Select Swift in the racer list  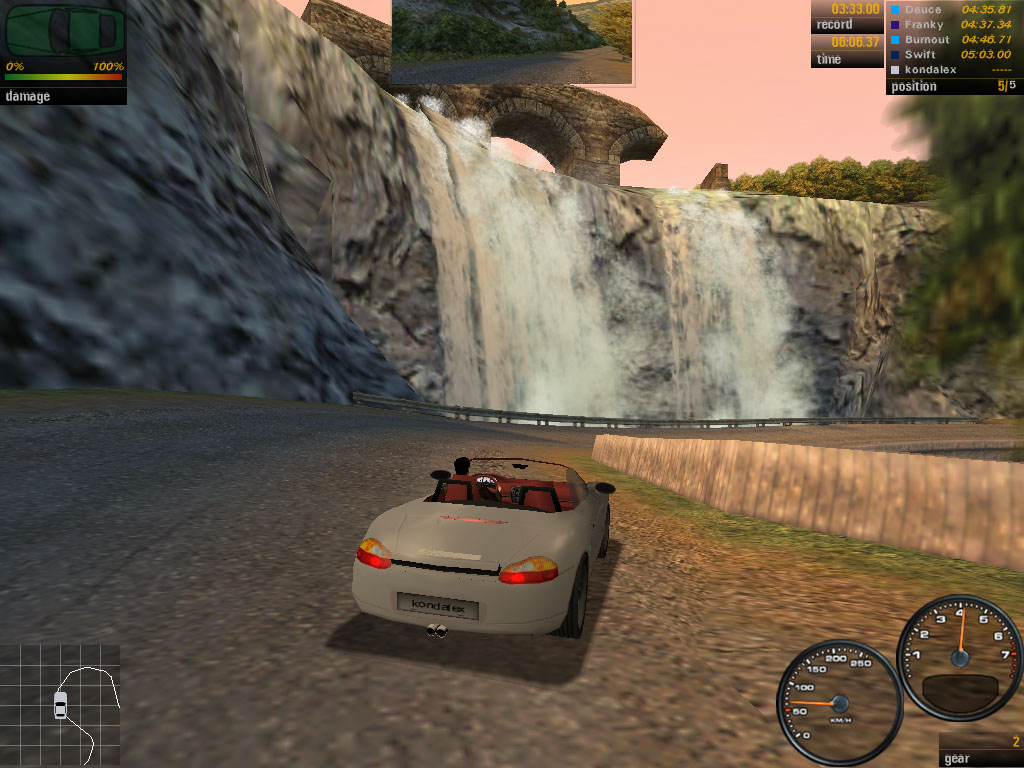(x=953, y=54)
